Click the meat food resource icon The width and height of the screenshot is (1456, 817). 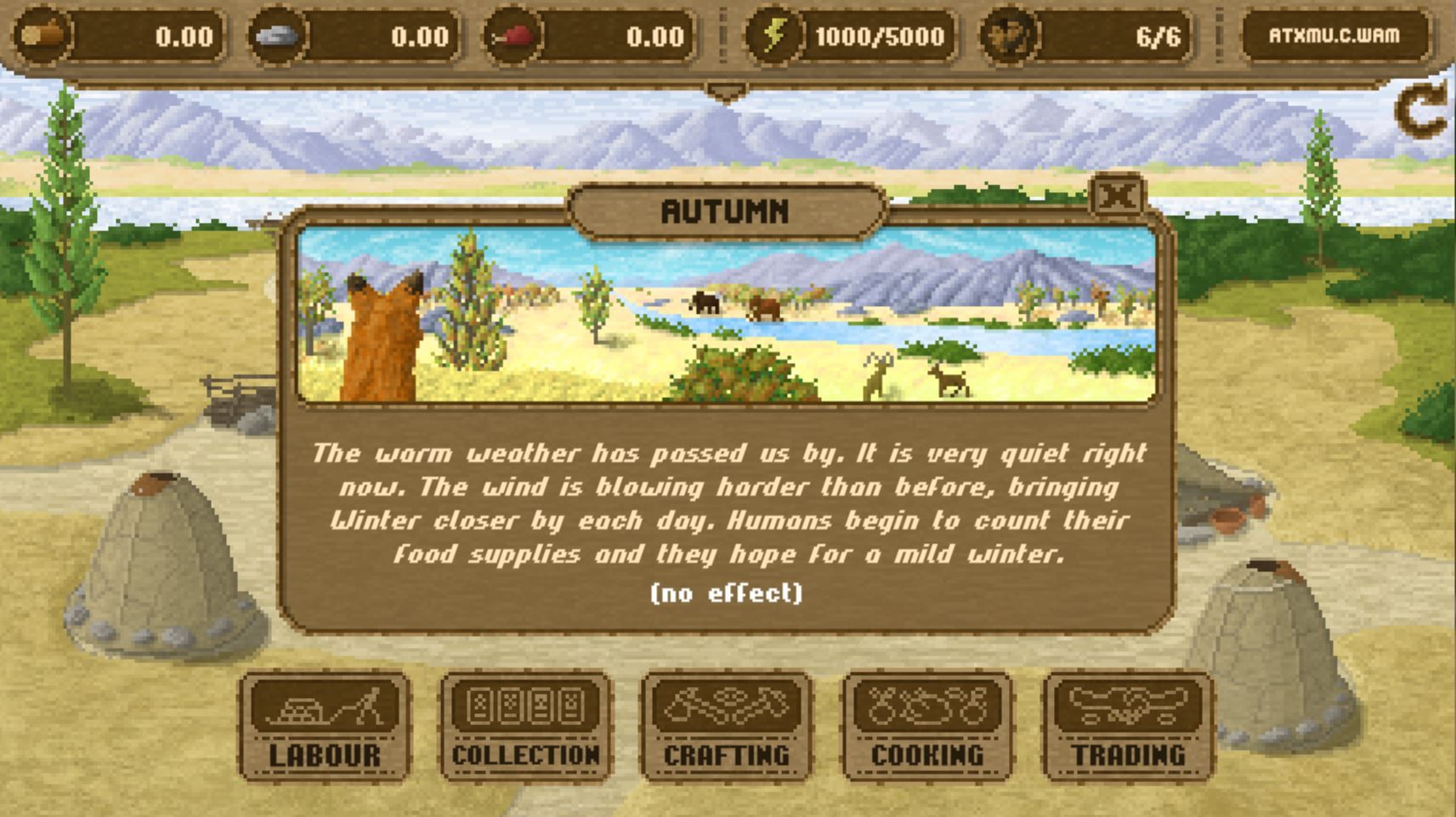(x=513, y=36)
